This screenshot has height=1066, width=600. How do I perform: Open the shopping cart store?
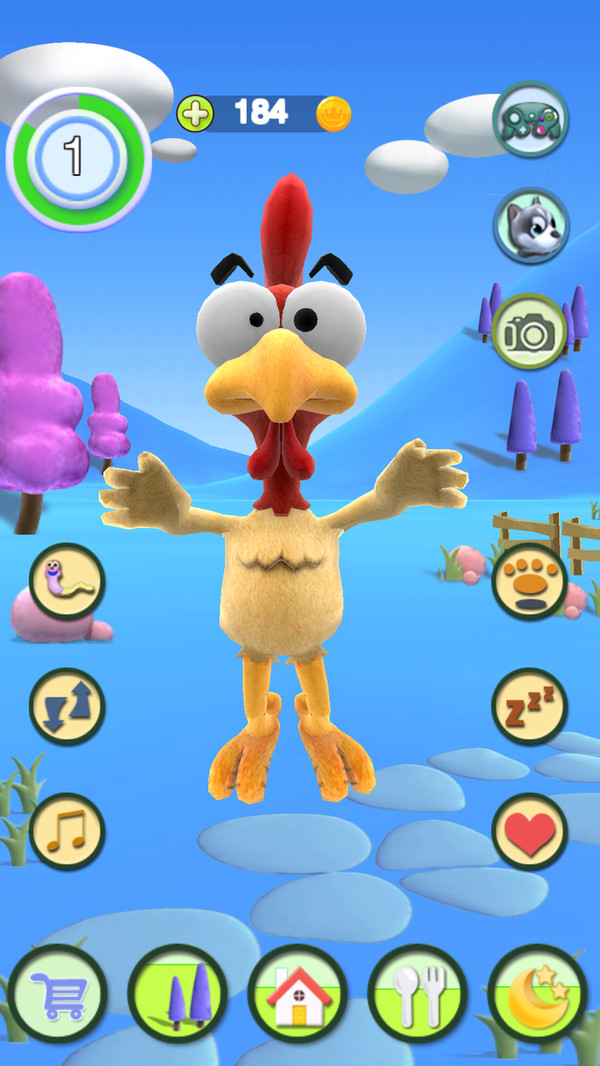57,993
